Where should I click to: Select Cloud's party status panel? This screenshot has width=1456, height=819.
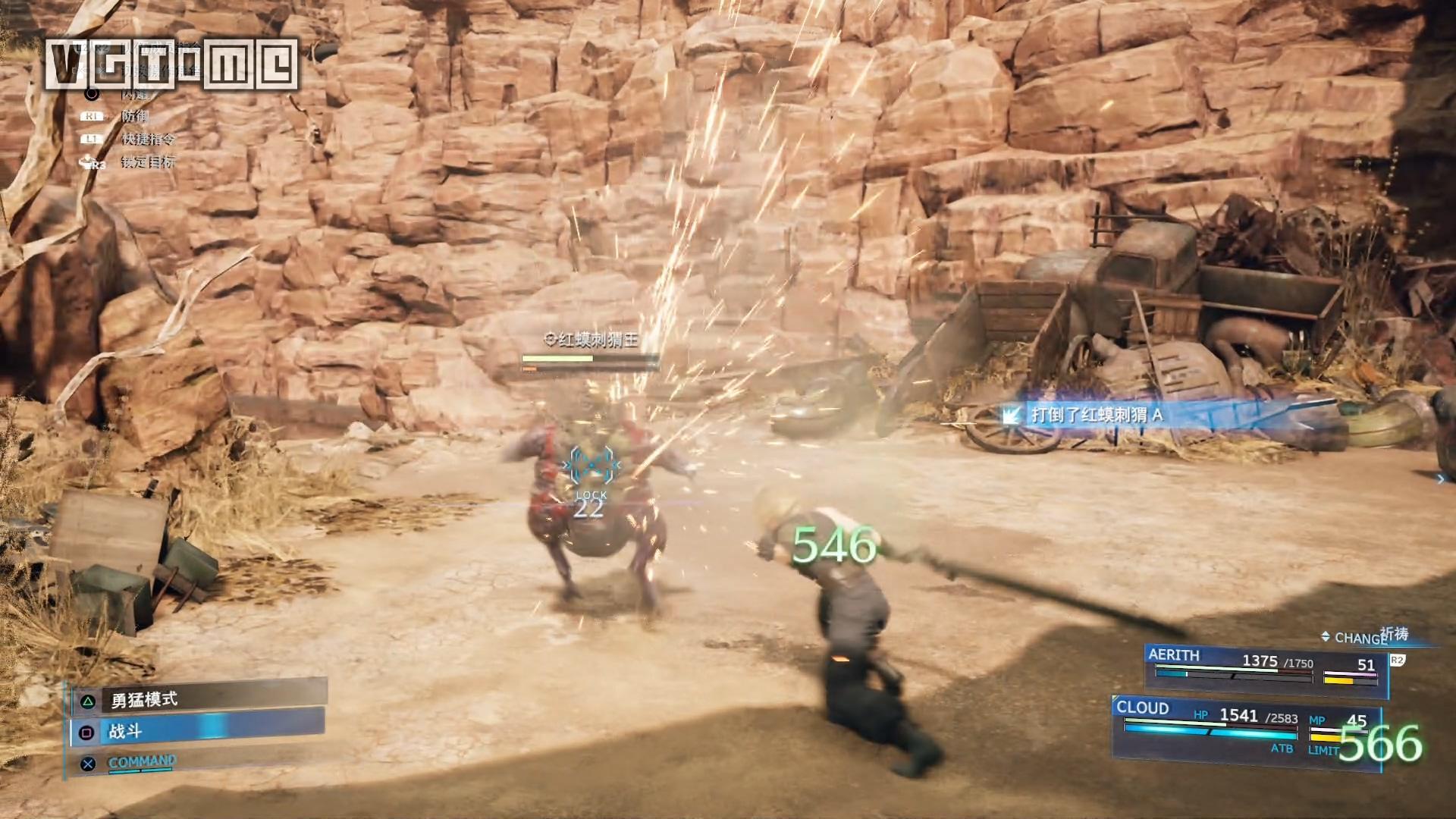tap(1245, 728)
